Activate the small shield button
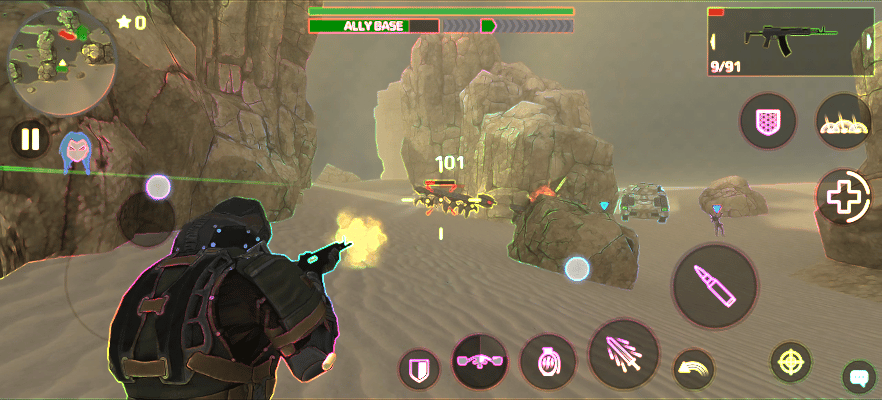The width and height of the screenshot is (882, 400). pos(419,369)
